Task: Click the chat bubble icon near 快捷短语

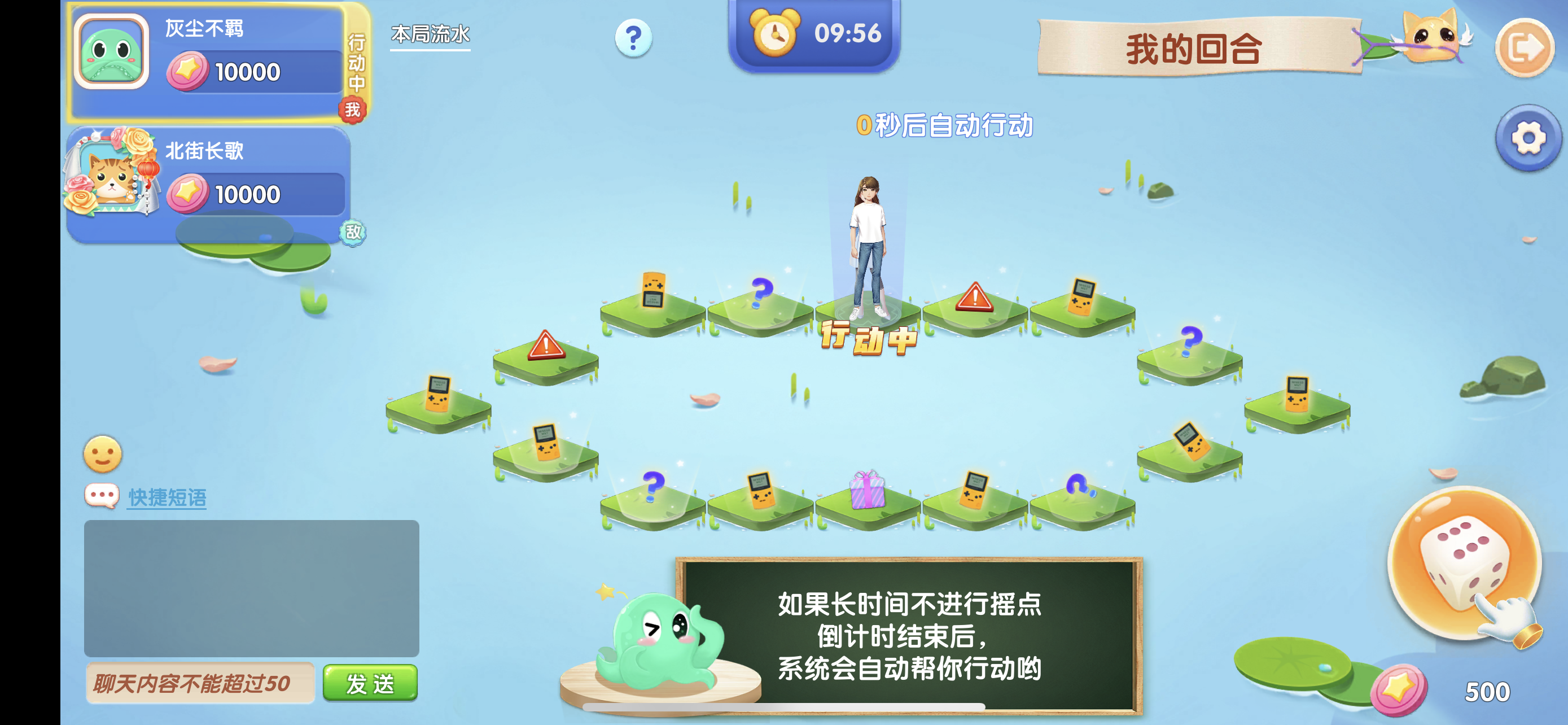Action: 102,496
